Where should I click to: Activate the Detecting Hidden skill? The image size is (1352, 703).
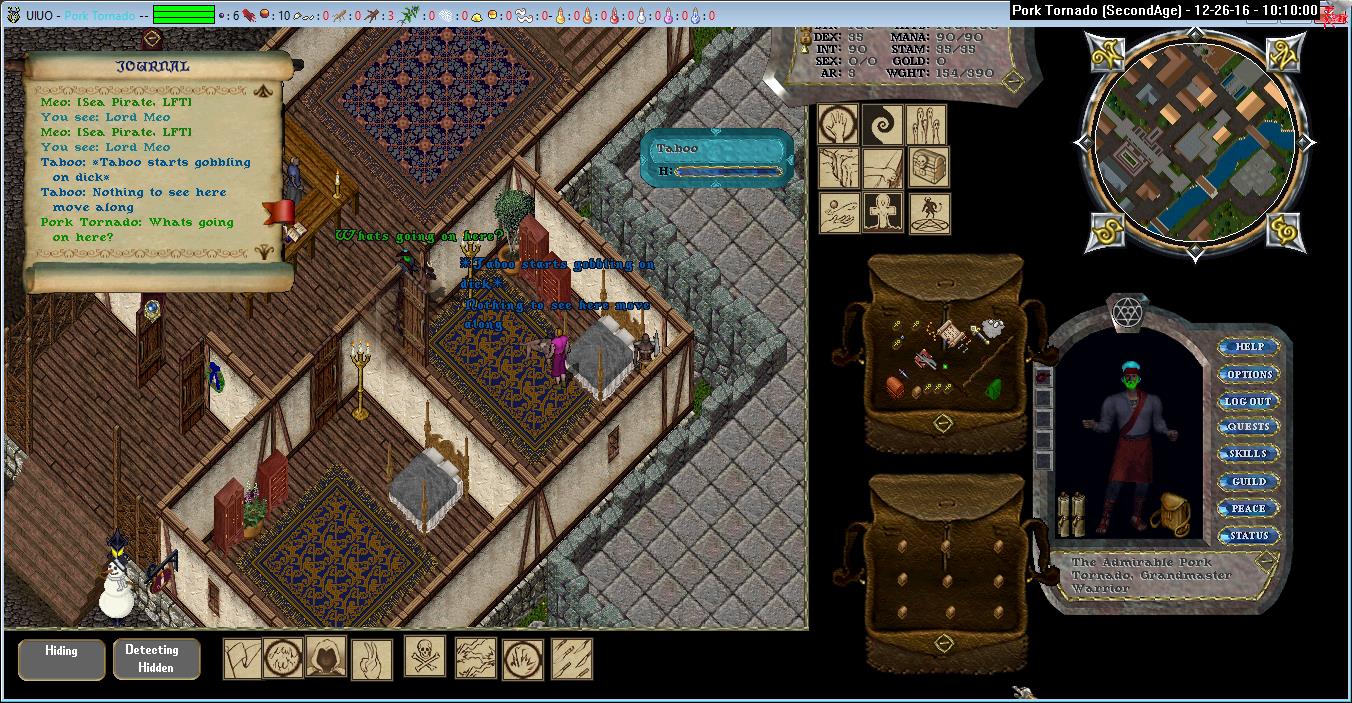(156, 659)
